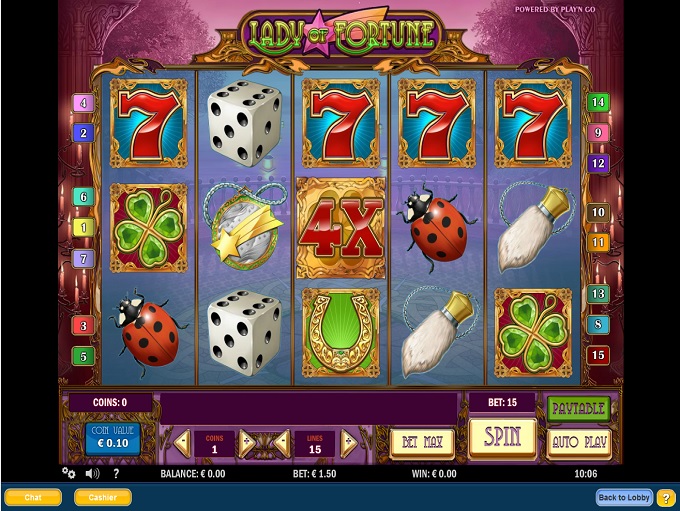
Task: Go Back to Lobby
Action: [624, 497]
